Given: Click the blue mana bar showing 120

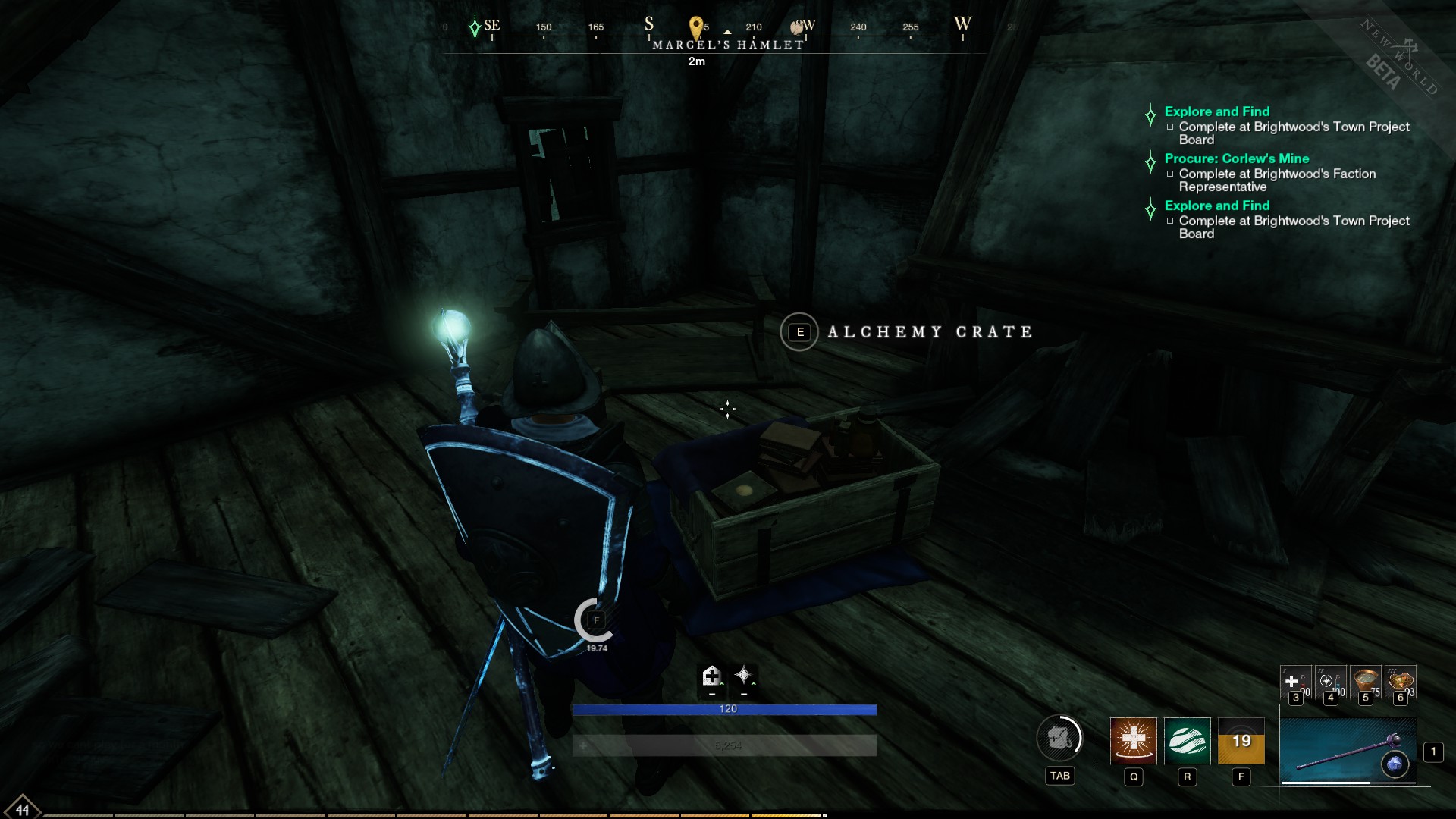Looking at the screenshot, I should (x=727, y=708).
